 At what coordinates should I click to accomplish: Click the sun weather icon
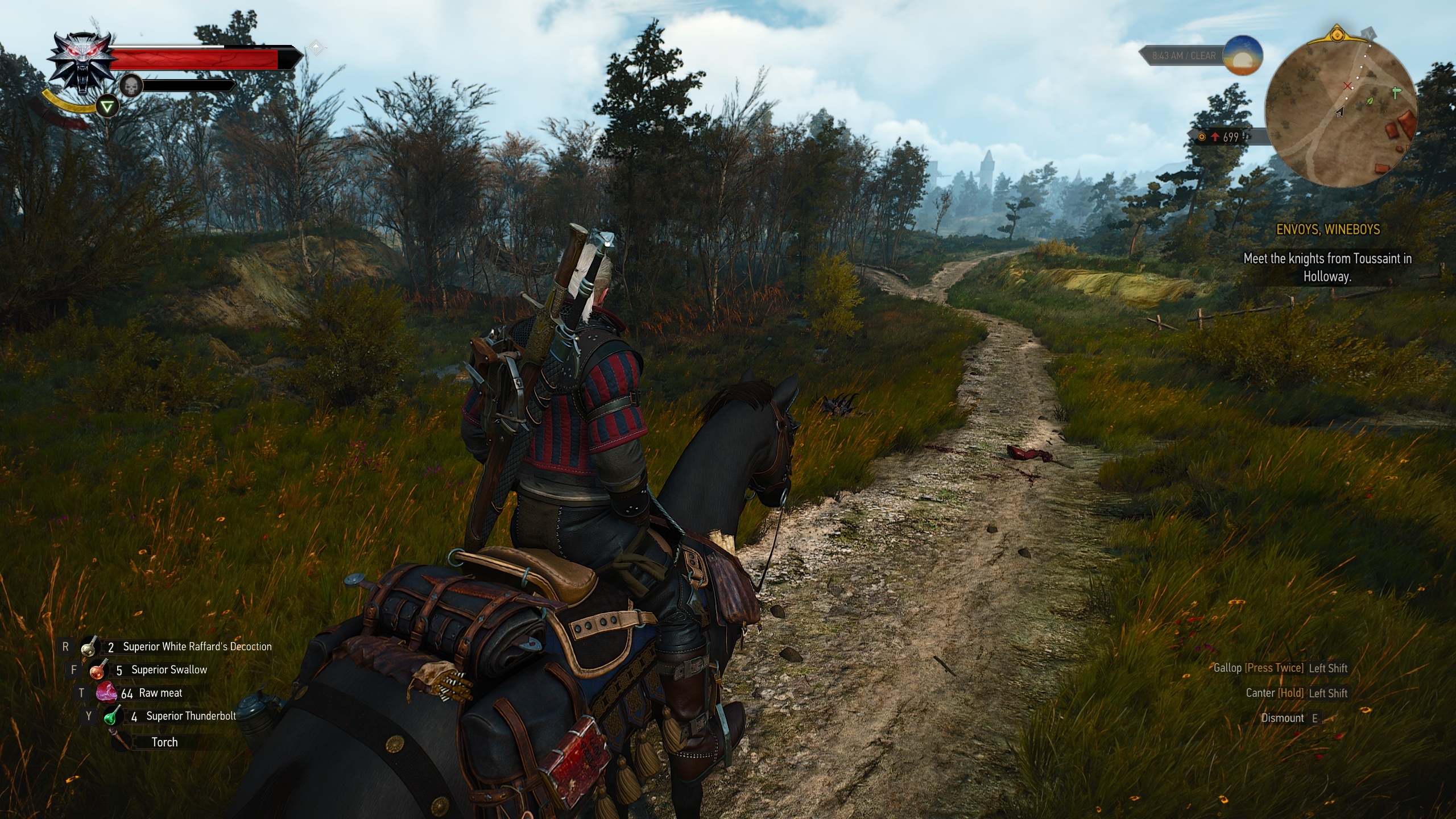click(x=1243, y=55)
